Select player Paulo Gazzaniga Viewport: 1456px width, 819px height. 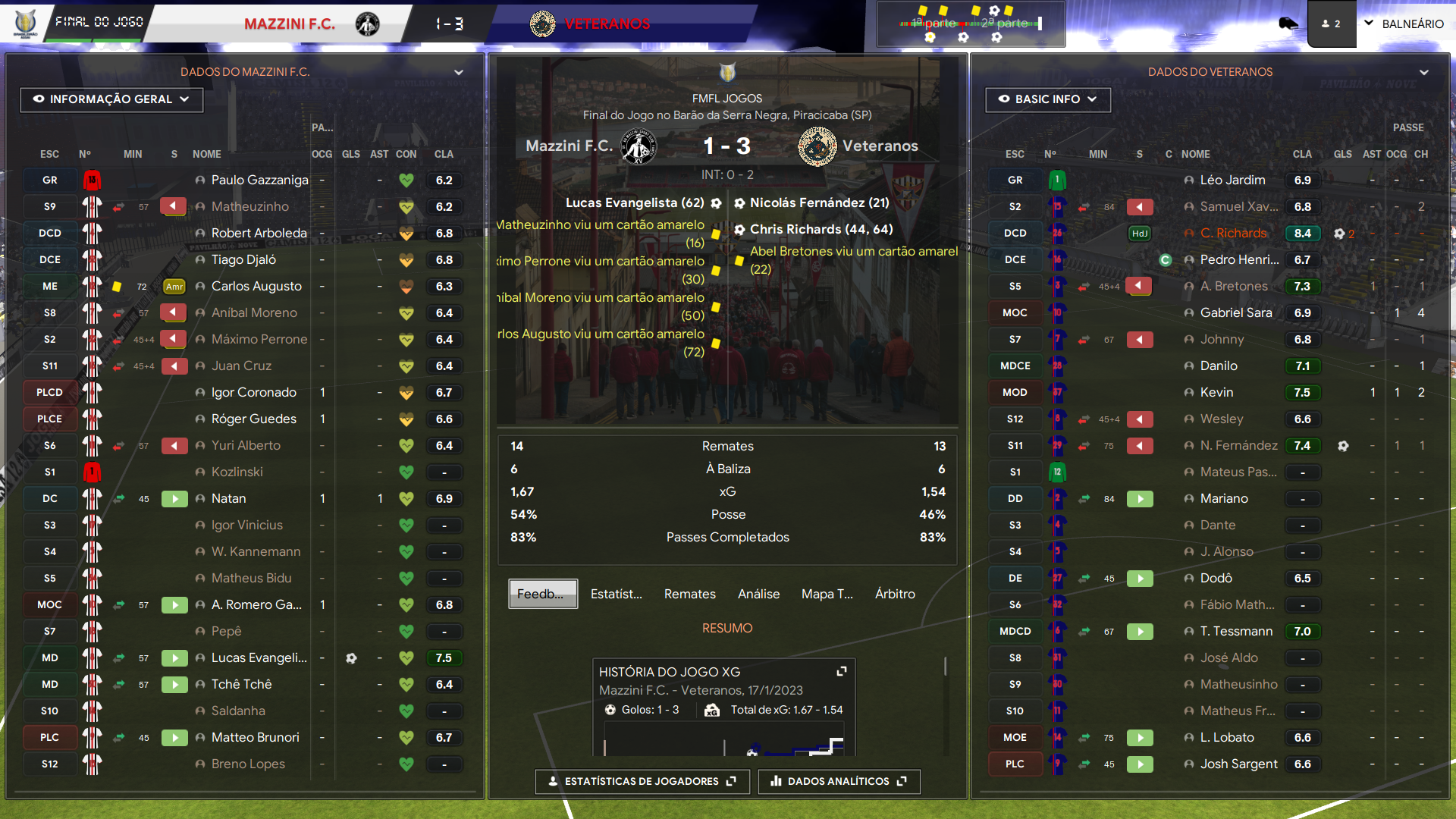click(259, 180)
